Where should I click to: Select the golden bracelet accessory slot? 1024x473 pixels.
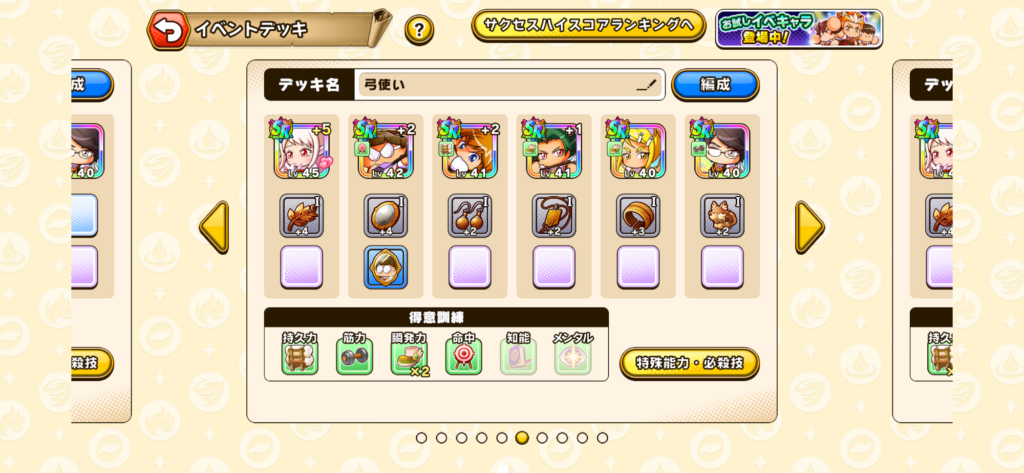[637, 216]
